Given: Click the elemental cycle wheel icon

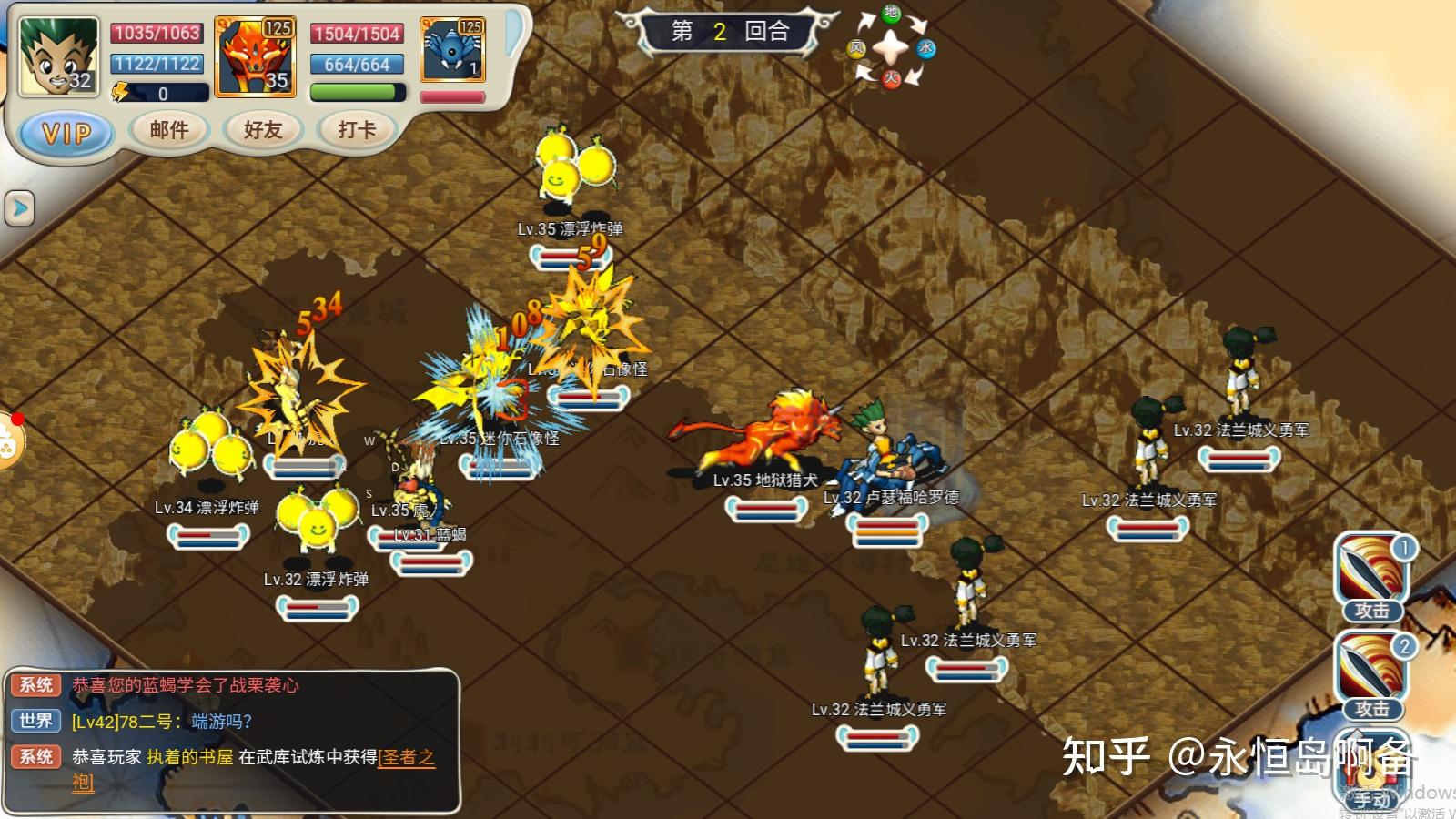Looking at the screenshot, I should click(x=891, y=46).
